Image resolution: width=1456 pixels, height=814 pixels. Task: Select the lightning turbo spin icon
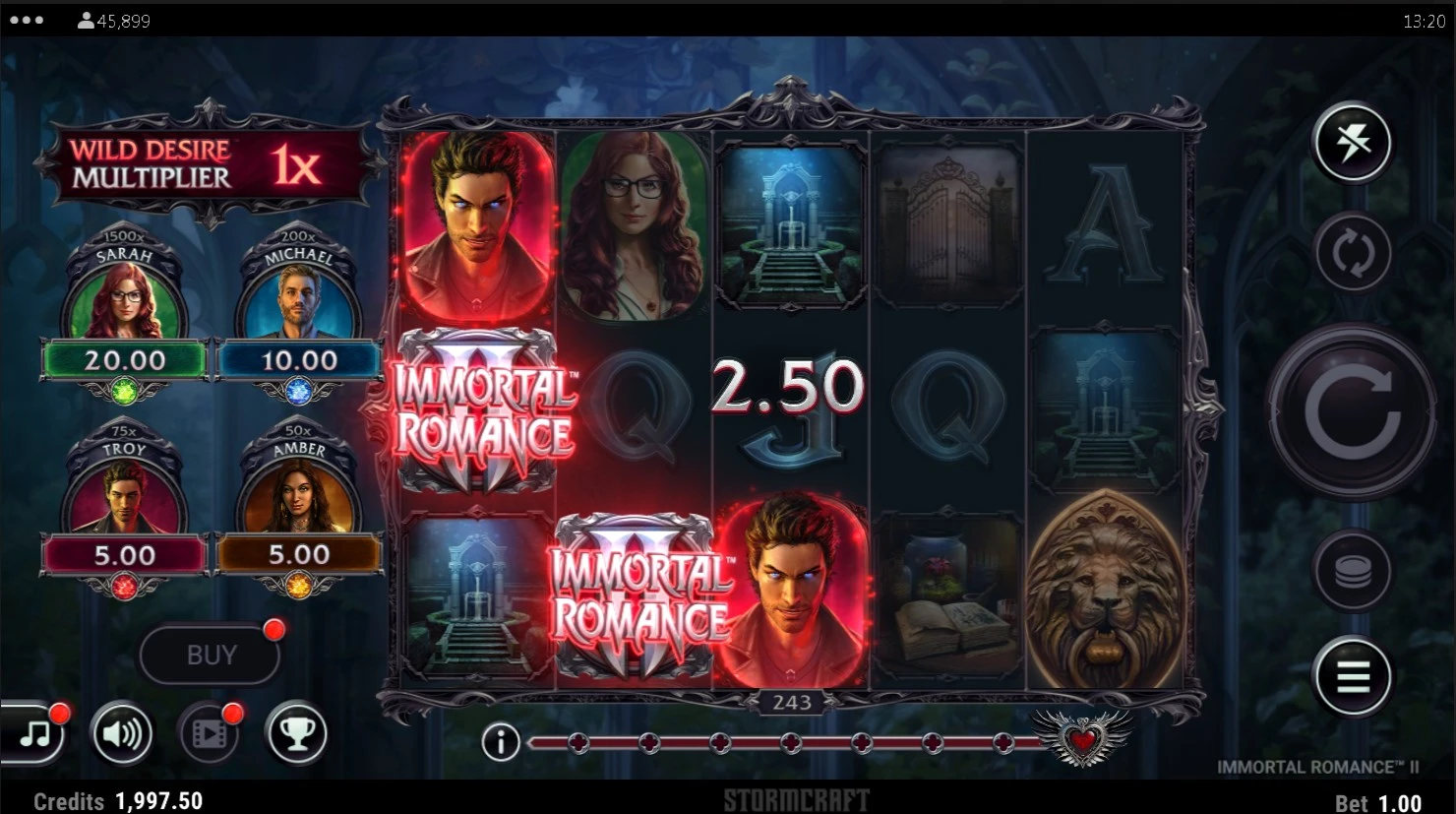click(x=1352, y=144)
